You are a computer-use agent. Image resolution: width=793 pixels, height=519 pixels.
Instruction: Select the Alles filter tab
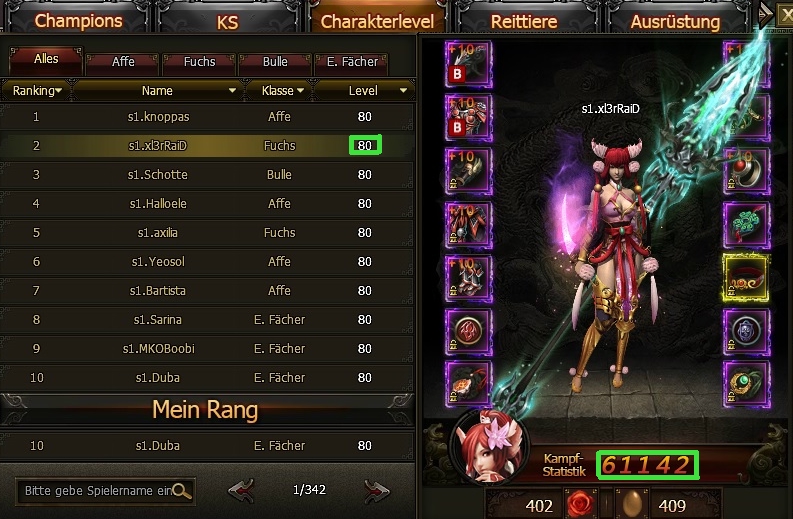pos(46,60)
